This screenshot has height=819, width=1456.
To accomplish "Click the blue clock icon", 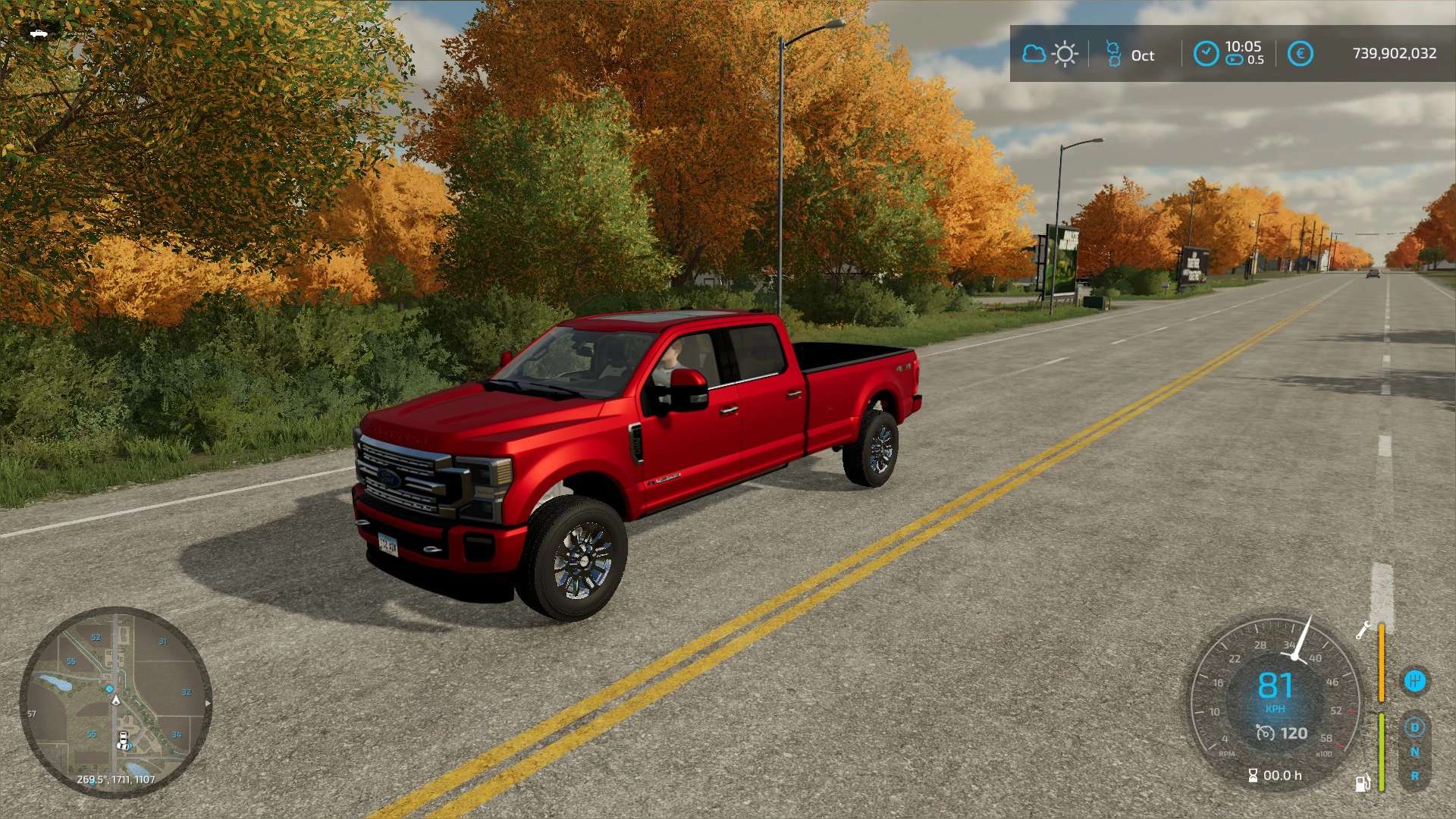I will (x=1206, y=54).
